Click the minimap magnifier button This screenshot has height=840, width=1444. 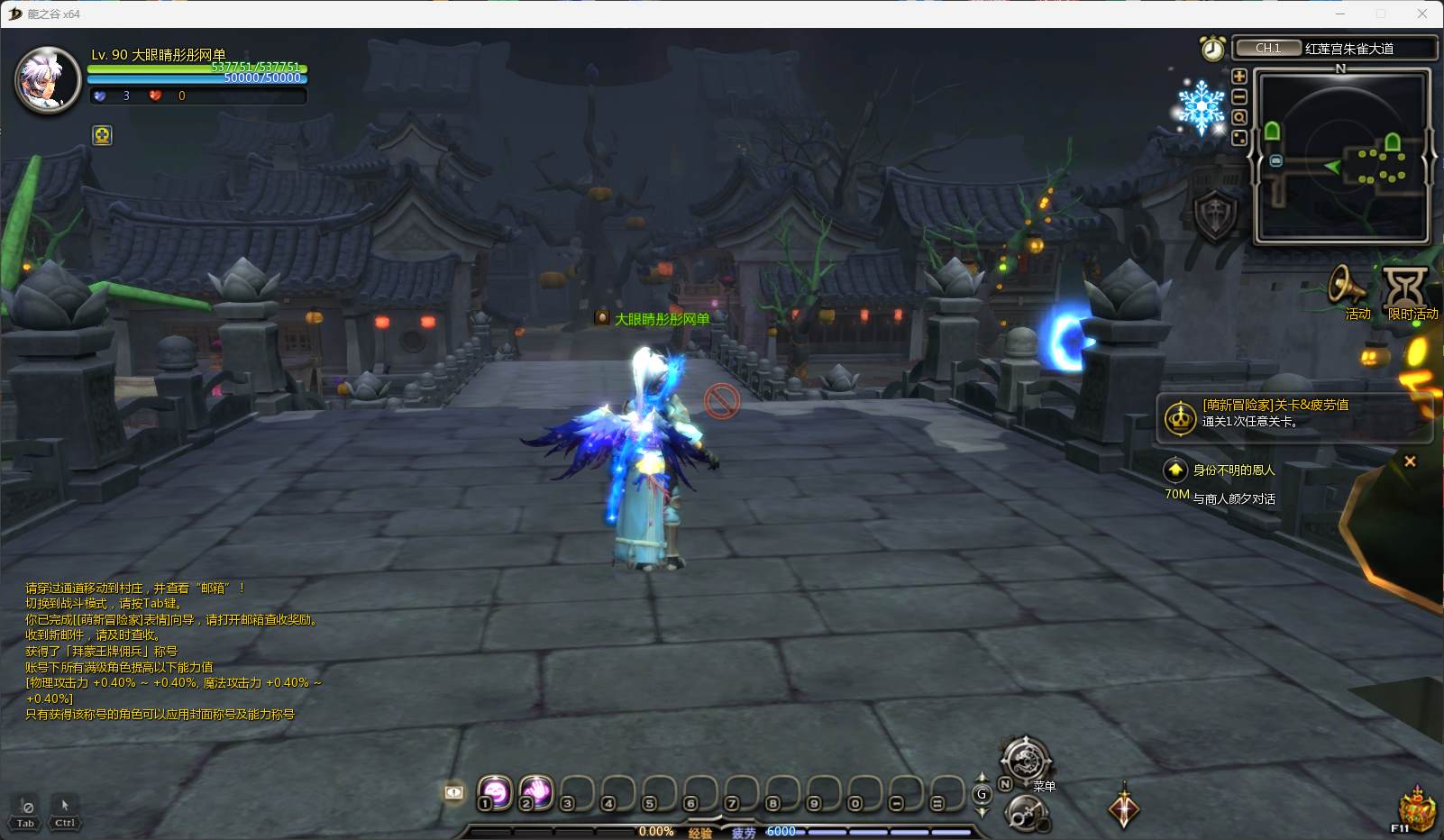[x=1239, y=117]
